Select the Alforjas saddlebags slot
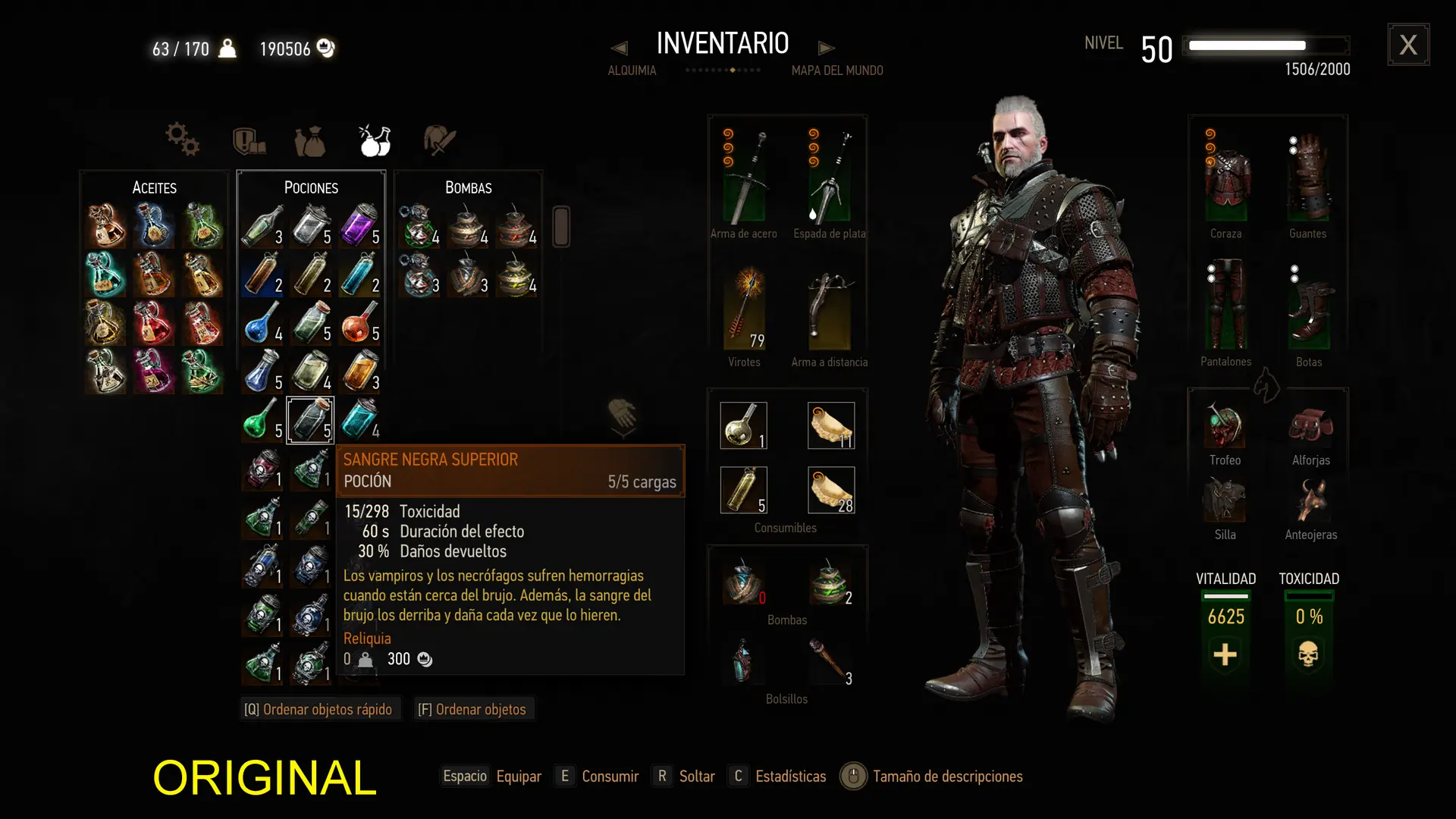The width and height of the screenshot is (1456, 819). [x=1310, y=425]
